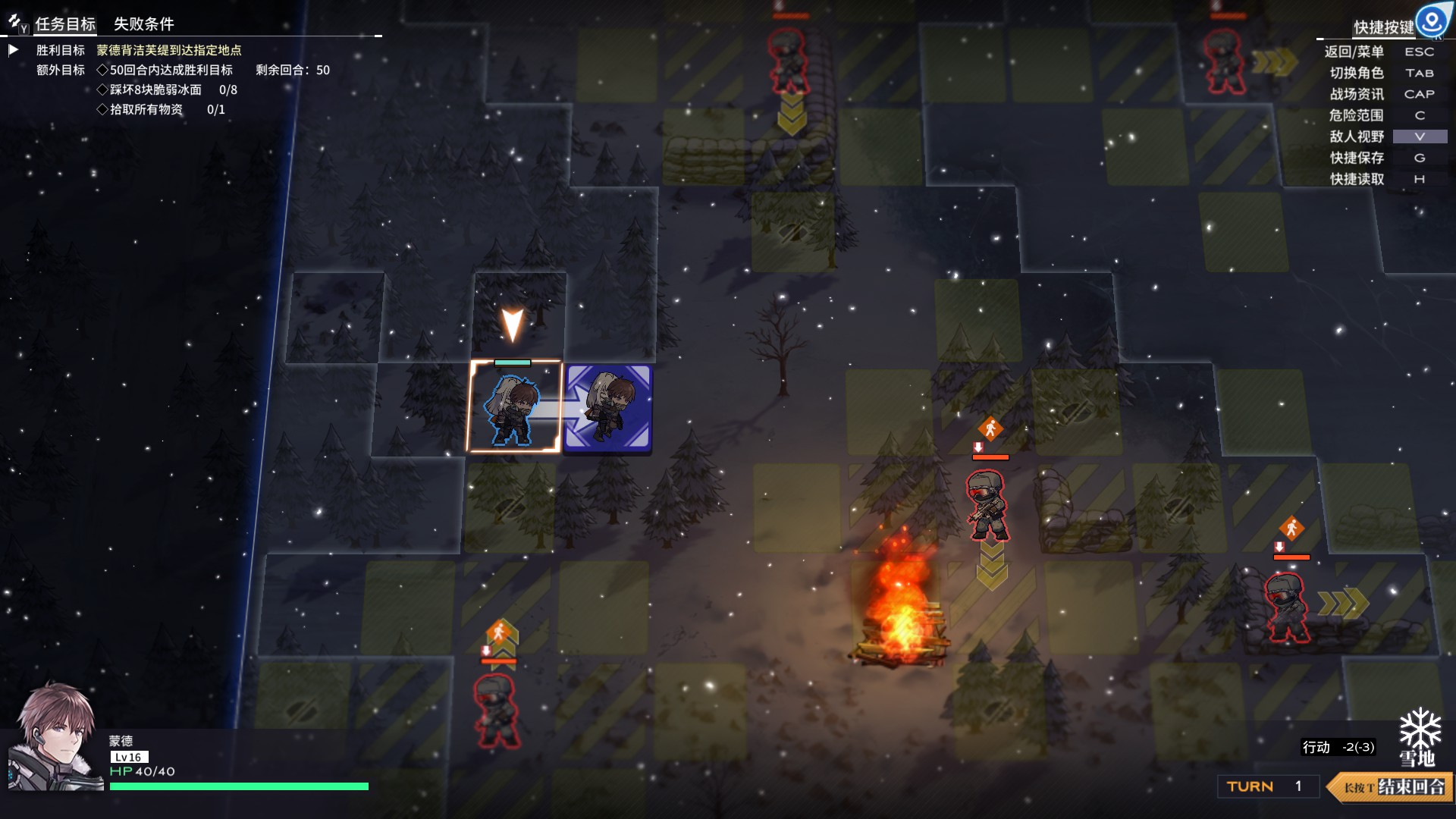1456x819 pixels.
Task: Collapse the objectives panel arrow
Action: point(13,50)
